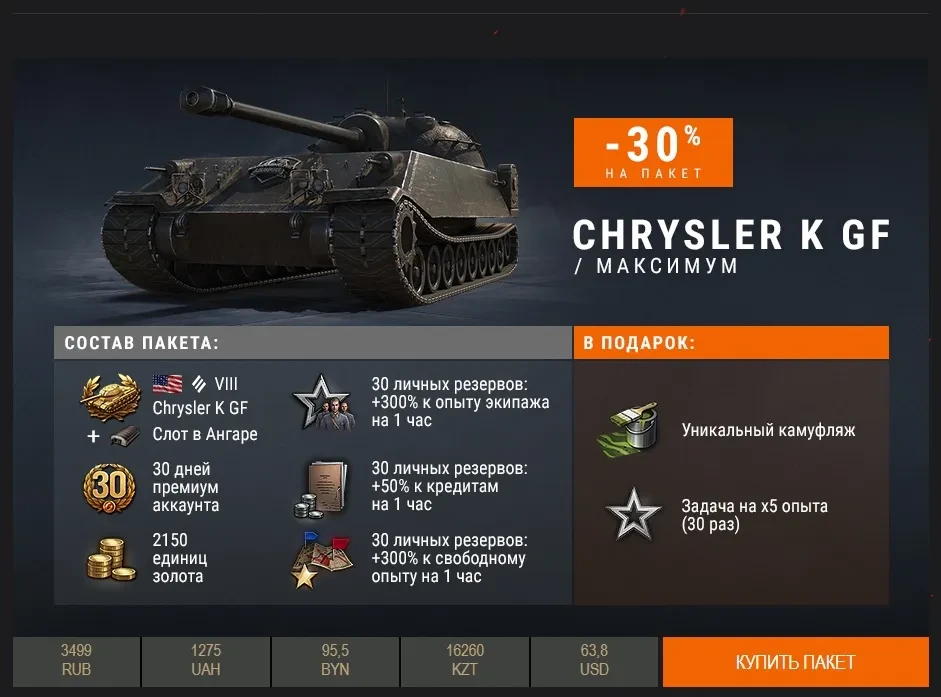Select the 3499 RUB price option
This screenshot has width=941, height=697.
[x=76, y=661]
